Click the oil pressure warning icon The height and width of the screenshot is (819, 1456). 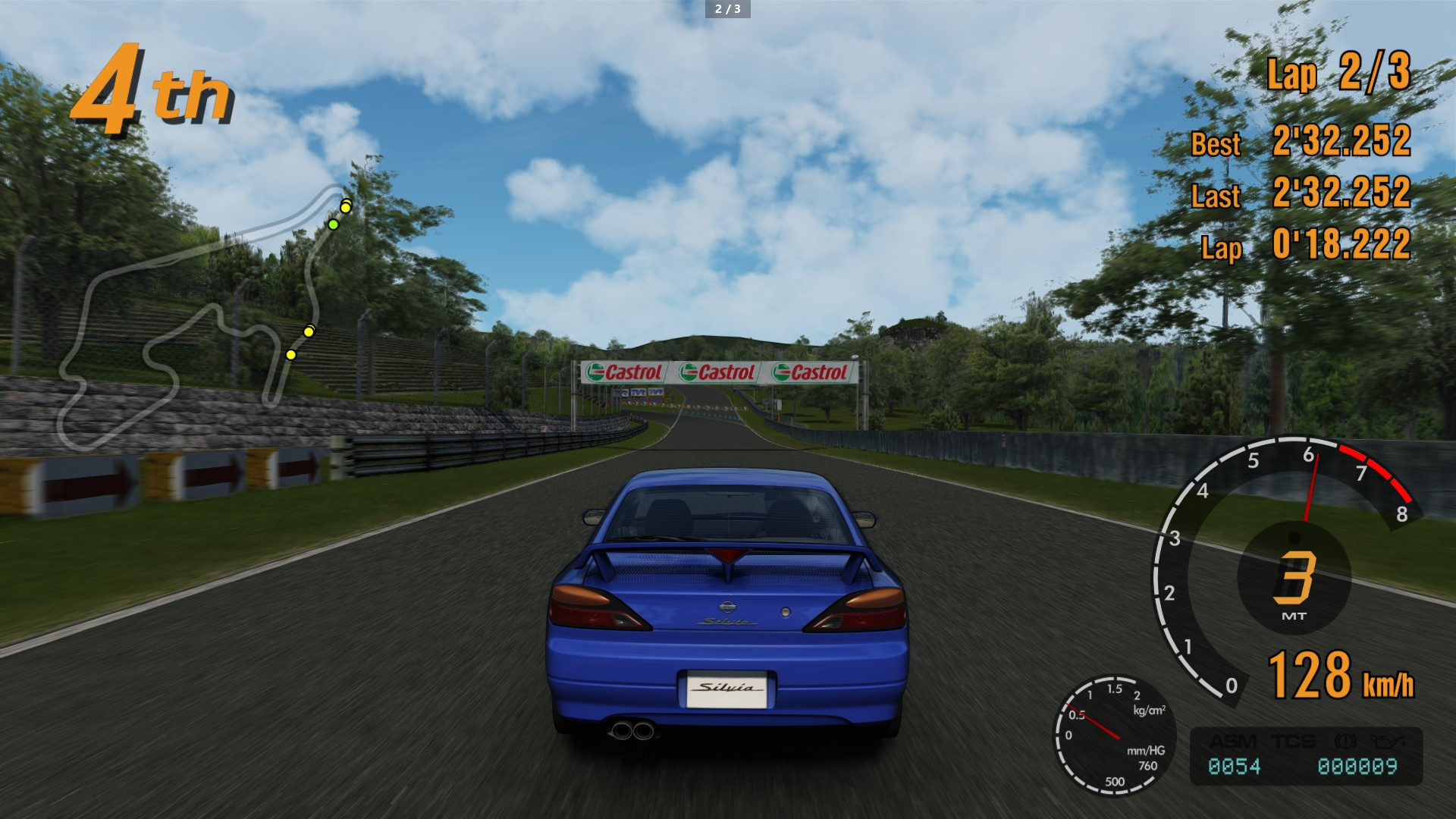1386,740
